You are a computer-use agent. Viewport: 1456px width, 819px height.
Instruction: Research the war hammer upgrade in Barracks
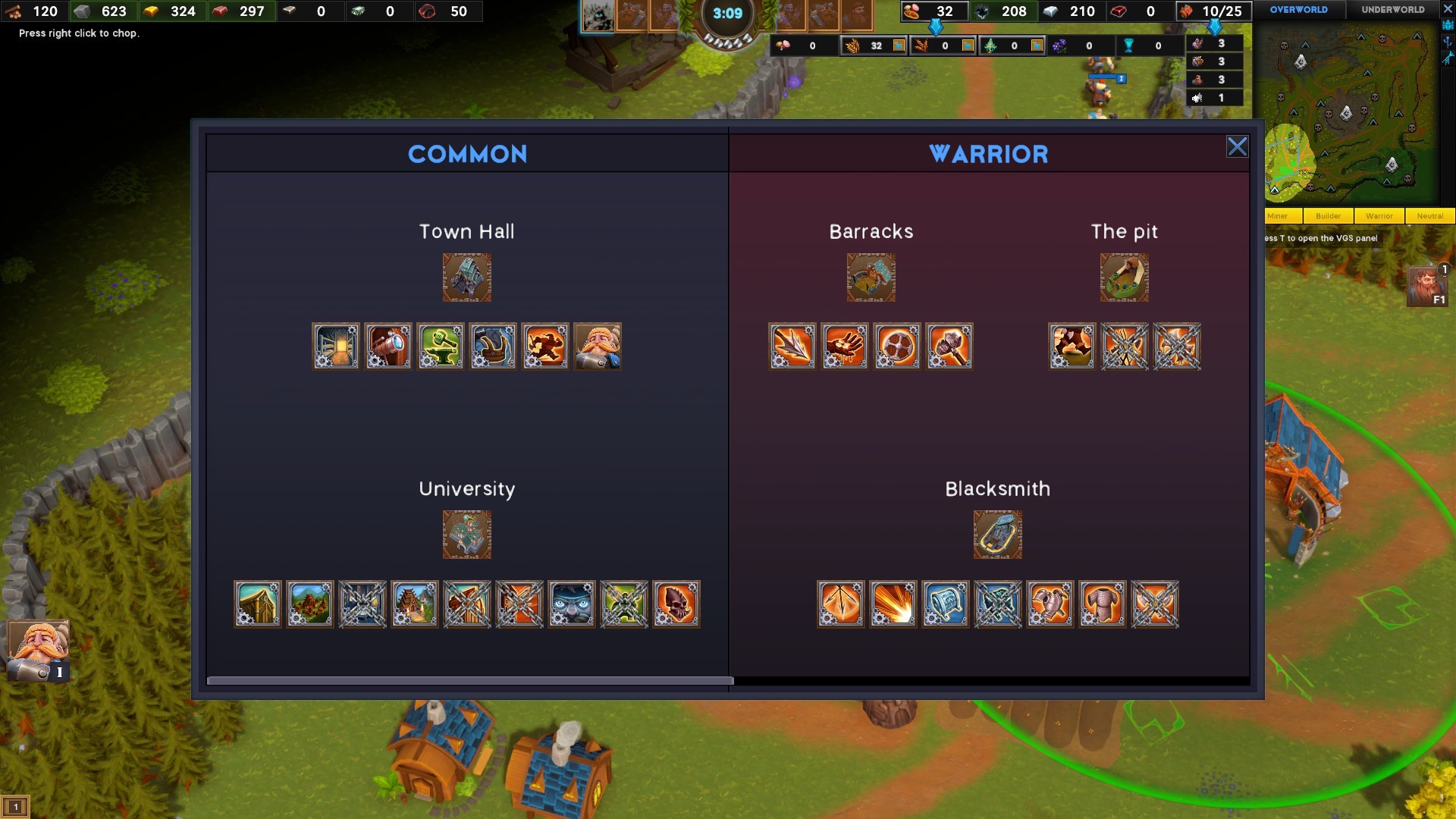950,347
